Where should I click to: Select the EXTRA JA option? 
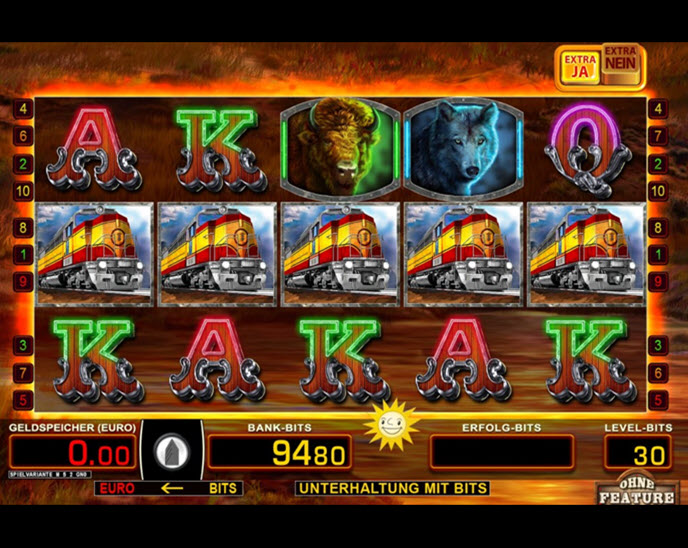click(580, 66)
